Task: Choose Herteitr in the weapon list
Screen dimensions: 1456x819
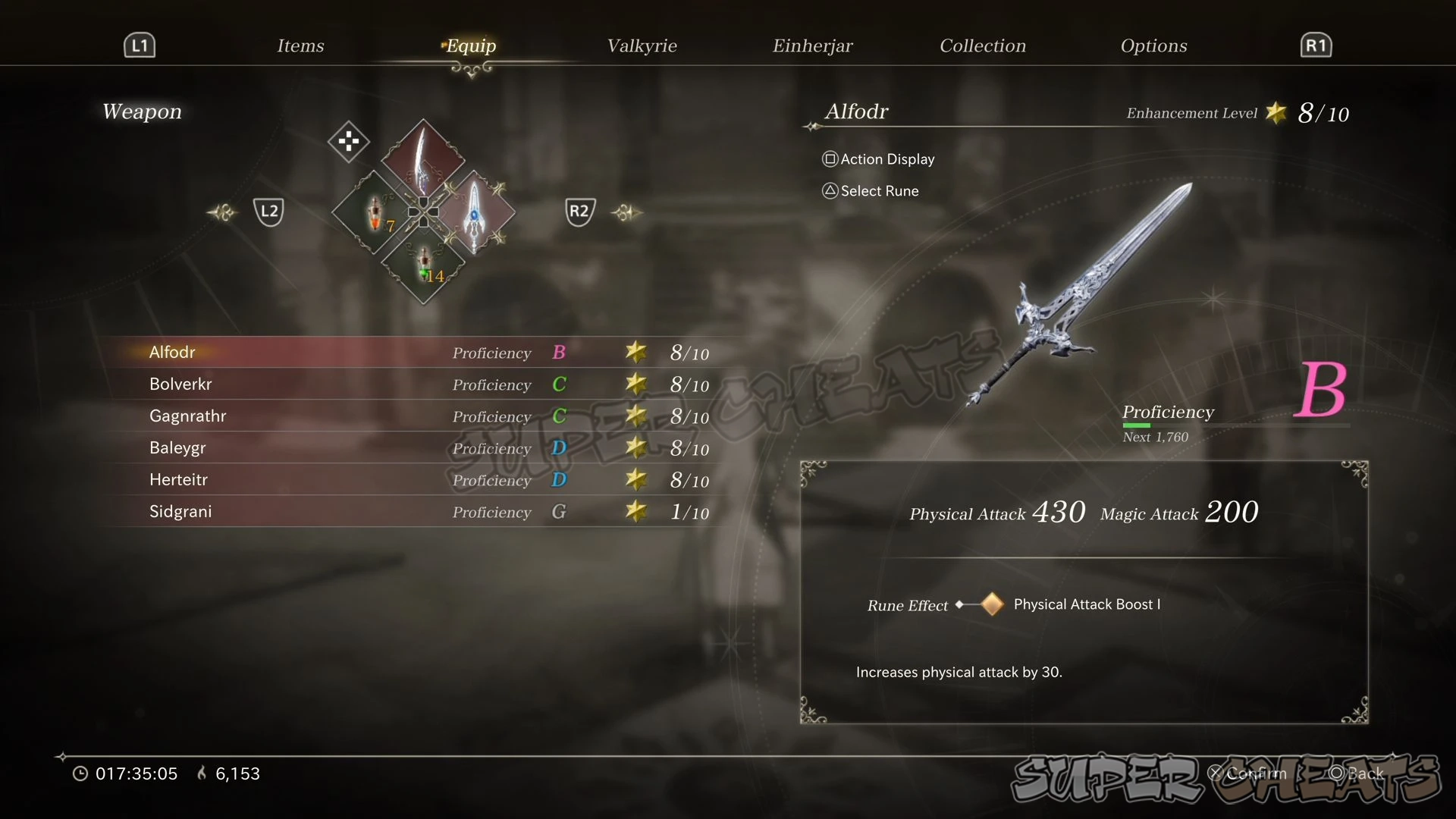Action: click(409, 480)
